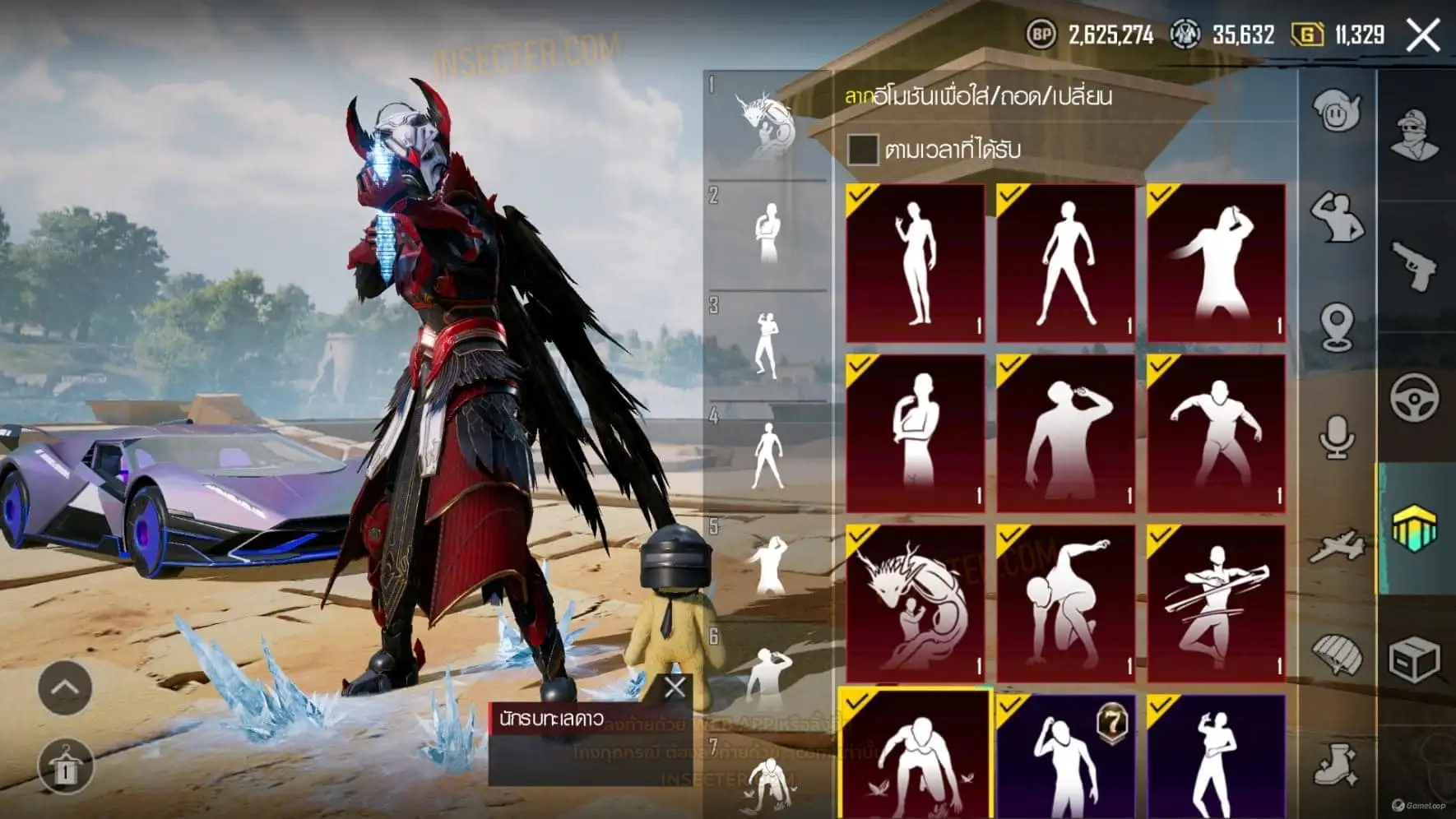The image size is (1456, 819).
Task: Open the airplane subcategory icon
Action: [1337, 545]
